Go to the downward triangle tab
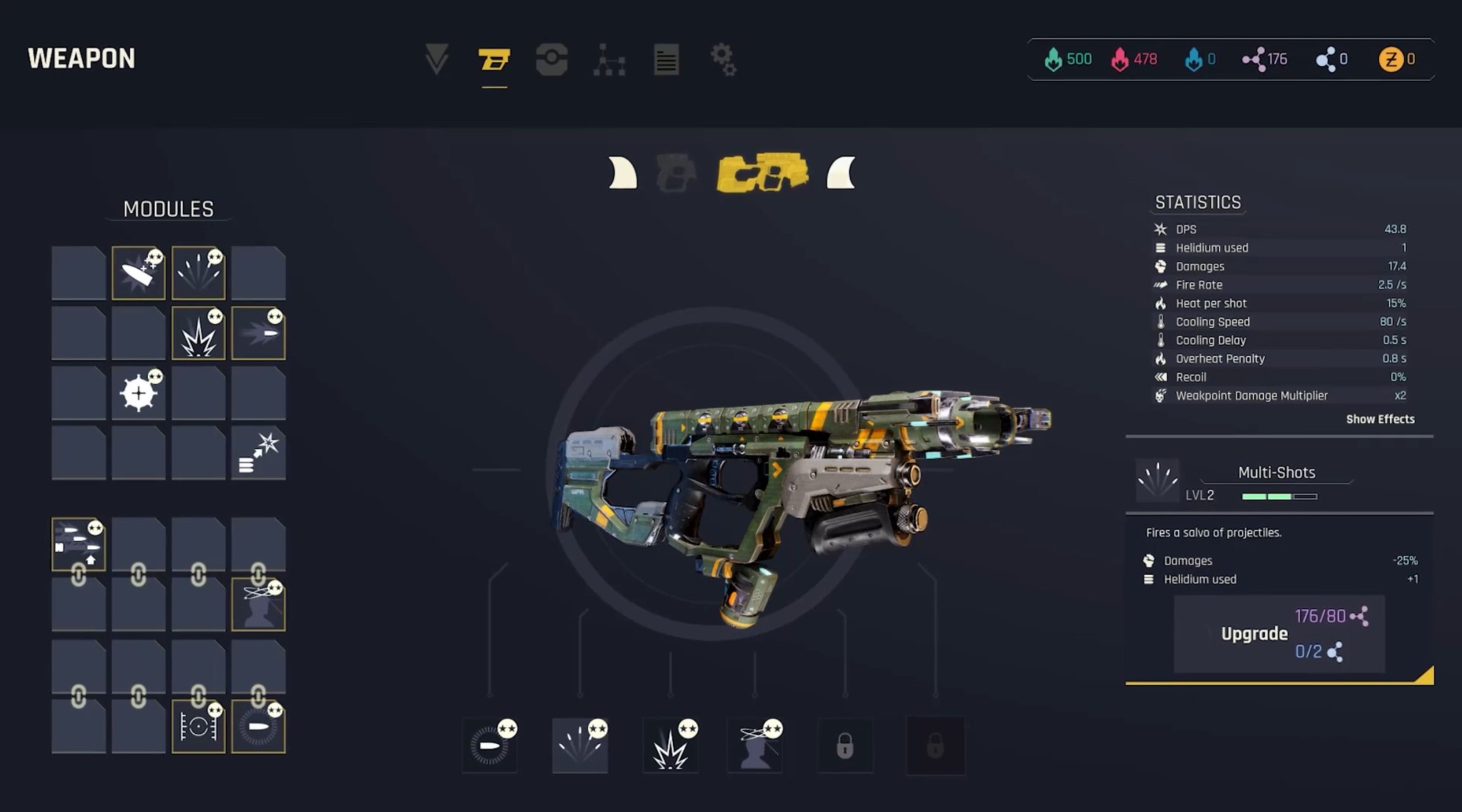This screenshot has width=1462, height=812. coord(436,59)
